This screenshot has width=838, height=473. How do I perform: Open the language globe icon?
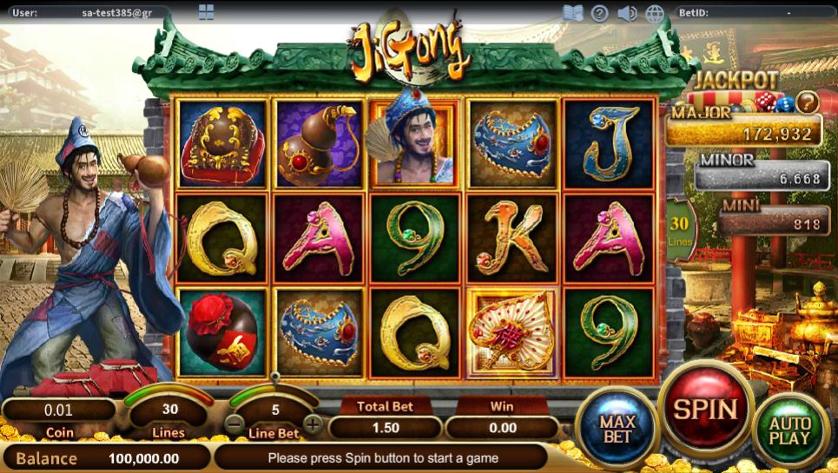[x=655, y=13]
